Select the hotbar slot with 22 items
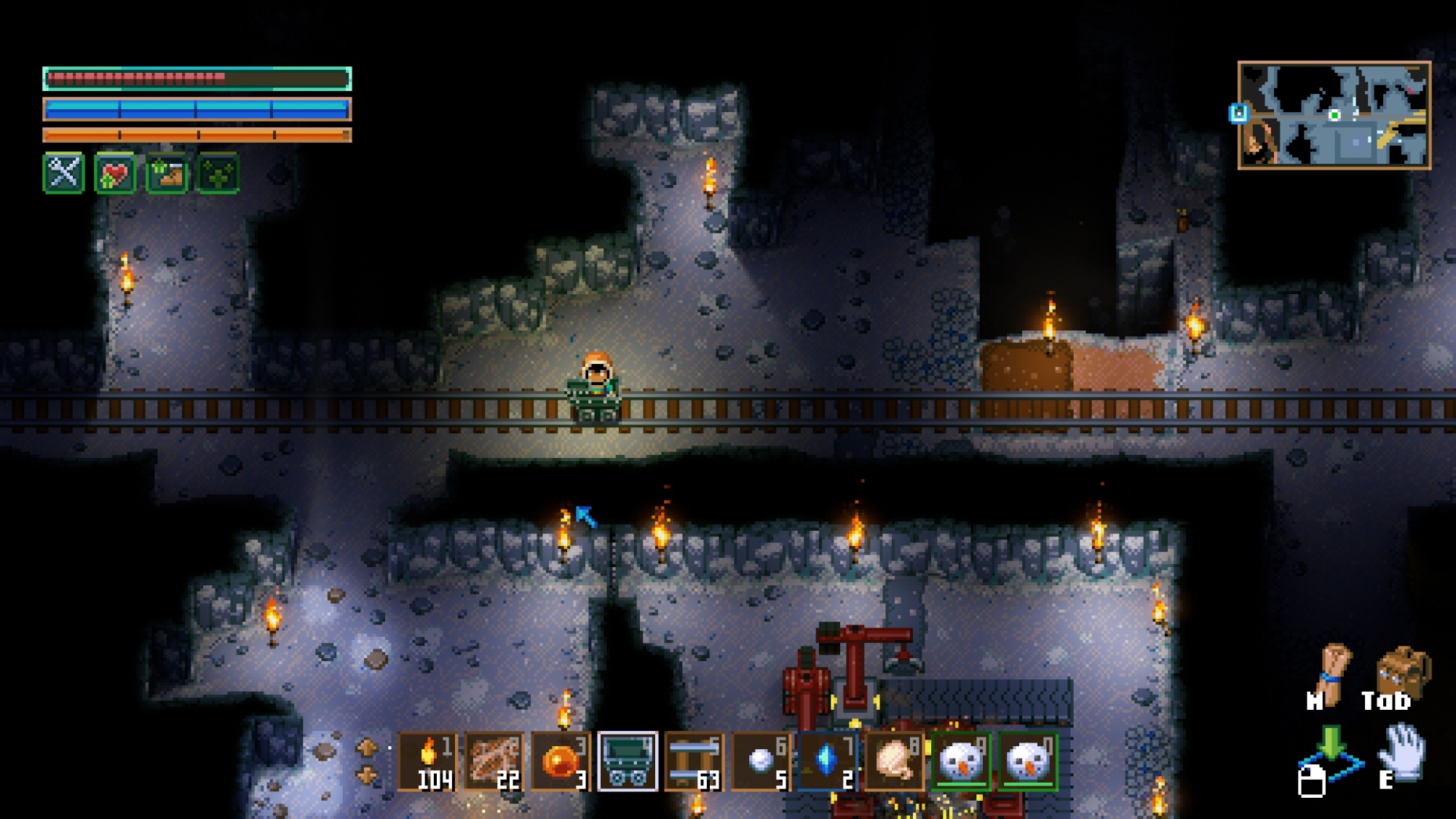Viewport: 1456px width, 819px height. [x=494, y=761]
